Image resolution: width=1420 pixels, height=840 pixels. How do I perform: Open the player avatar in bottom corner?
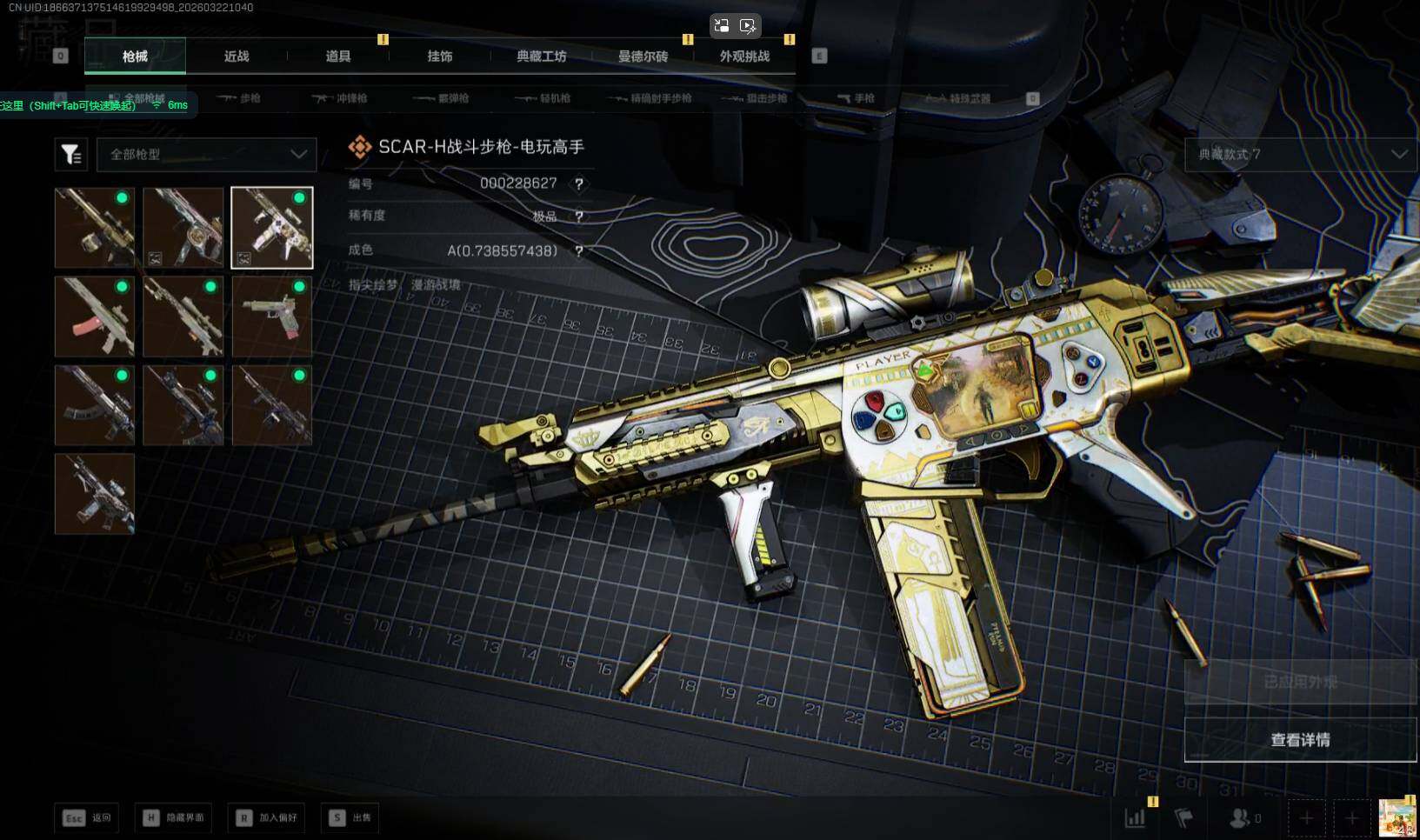click(x=1397, y=817)
